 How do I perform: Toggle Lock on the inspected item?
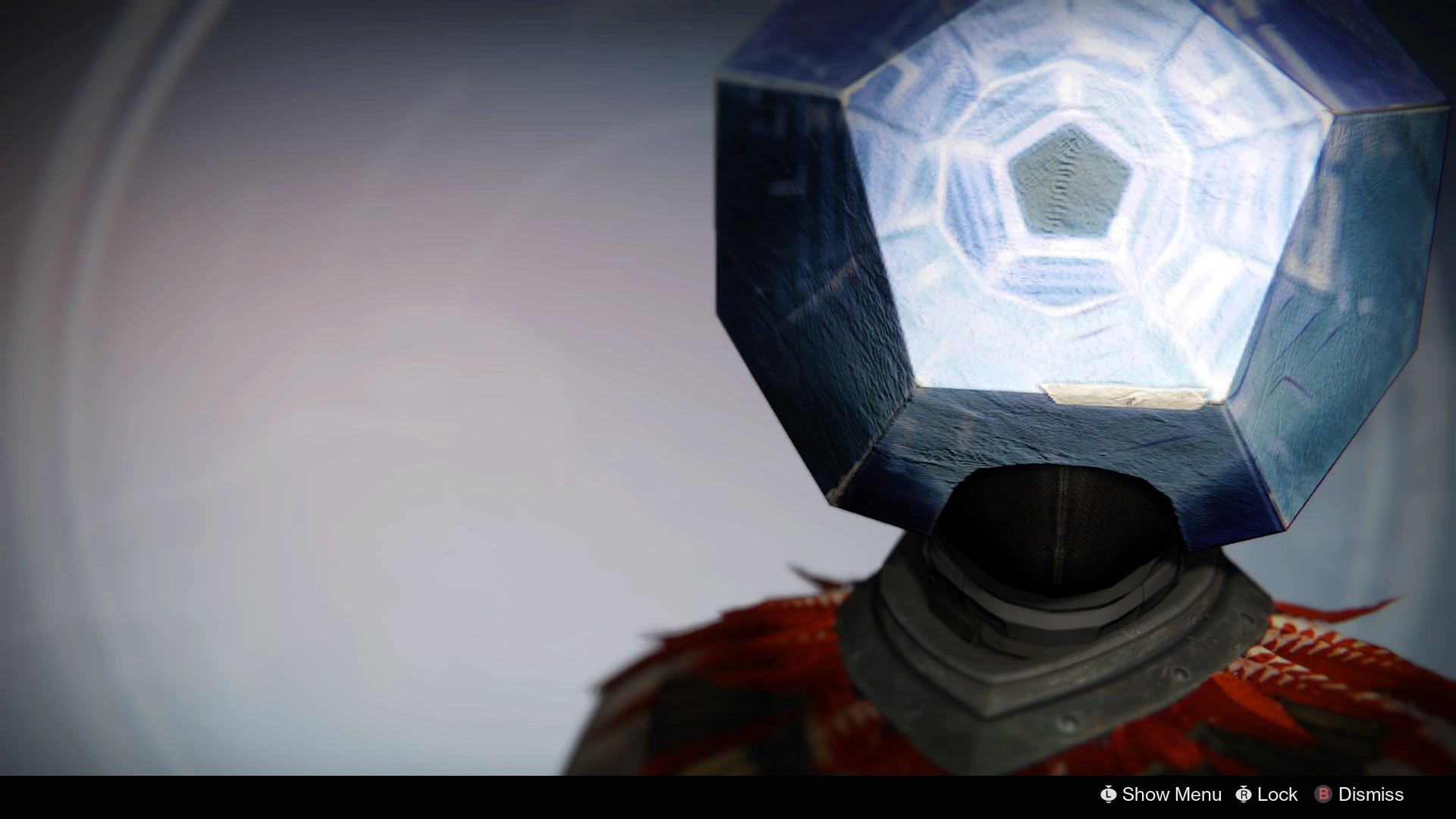pos(1277,795)
